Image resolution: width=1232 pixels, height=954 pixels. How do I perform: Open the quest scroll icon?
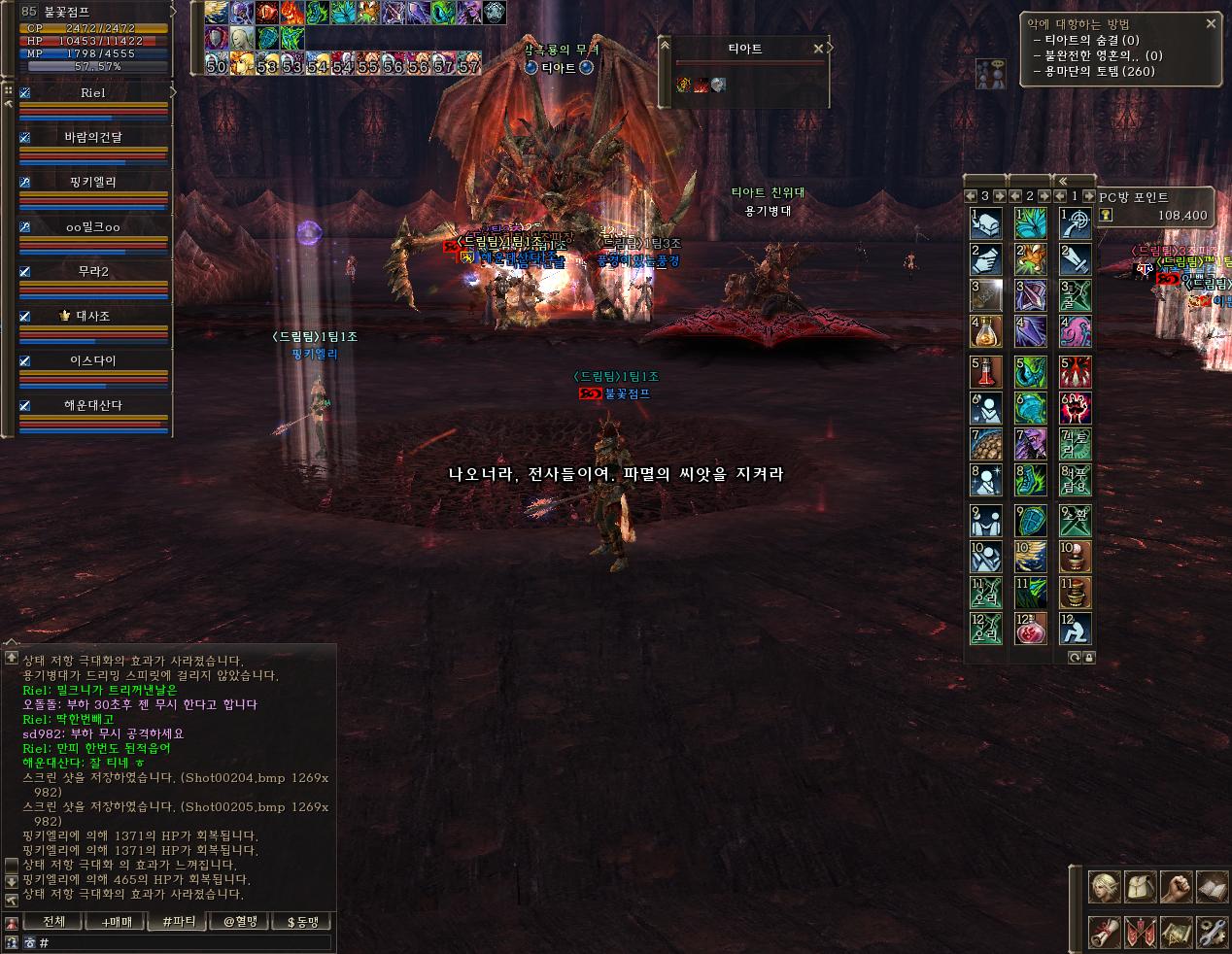click(1107, 932)
